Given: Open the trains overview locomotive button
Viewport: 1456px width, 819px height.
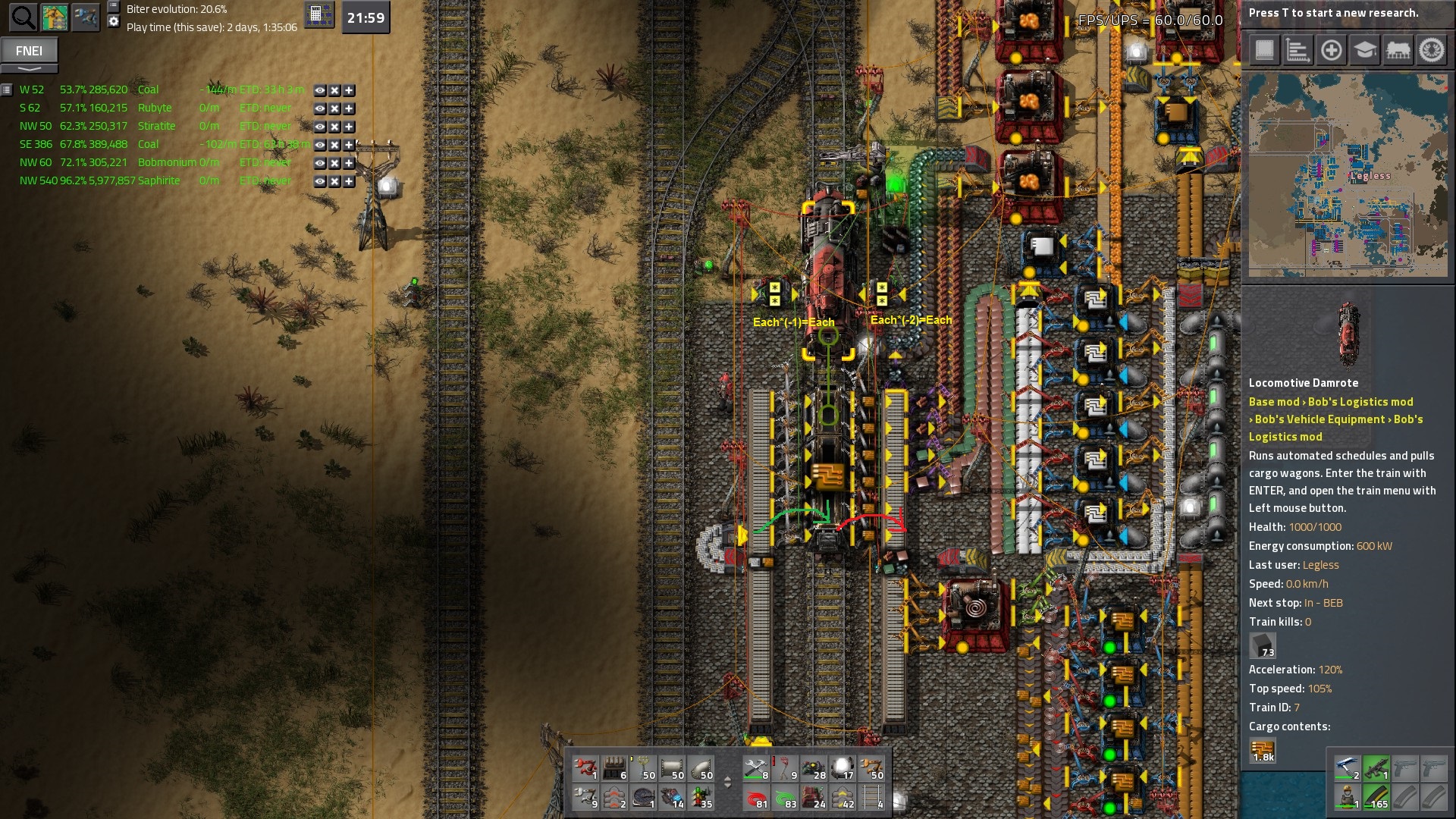Looking at the screenshot, I should pyautogui.click(x=1398, y=51).
